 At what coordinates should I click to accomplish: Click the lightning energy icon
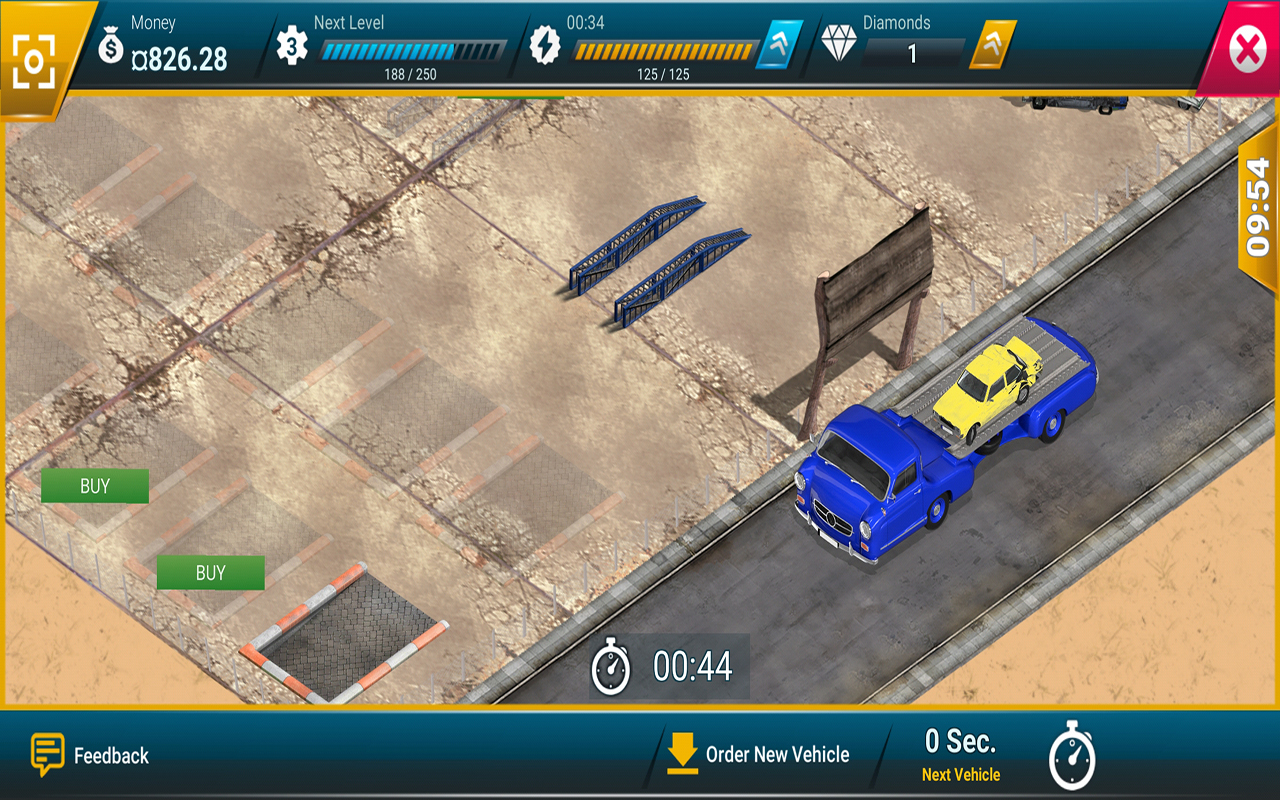(545, 45)
